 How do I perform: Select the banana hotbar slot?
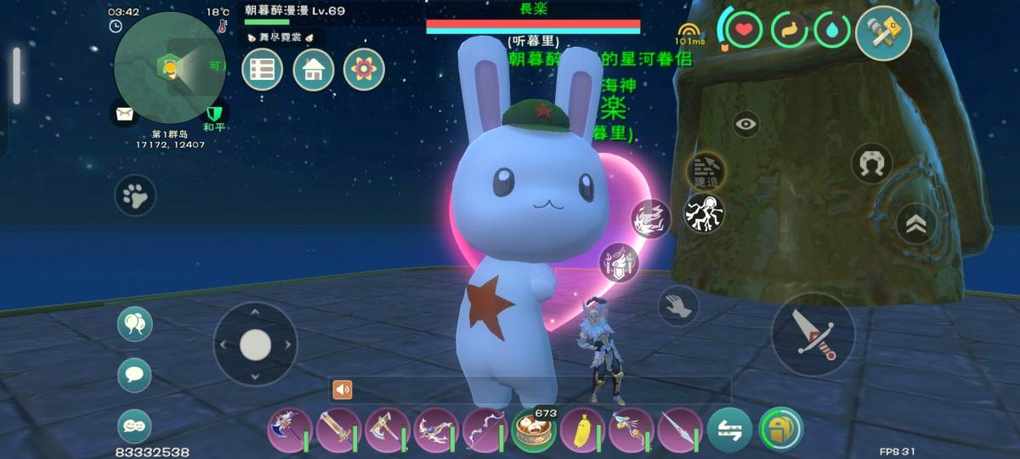582,430
